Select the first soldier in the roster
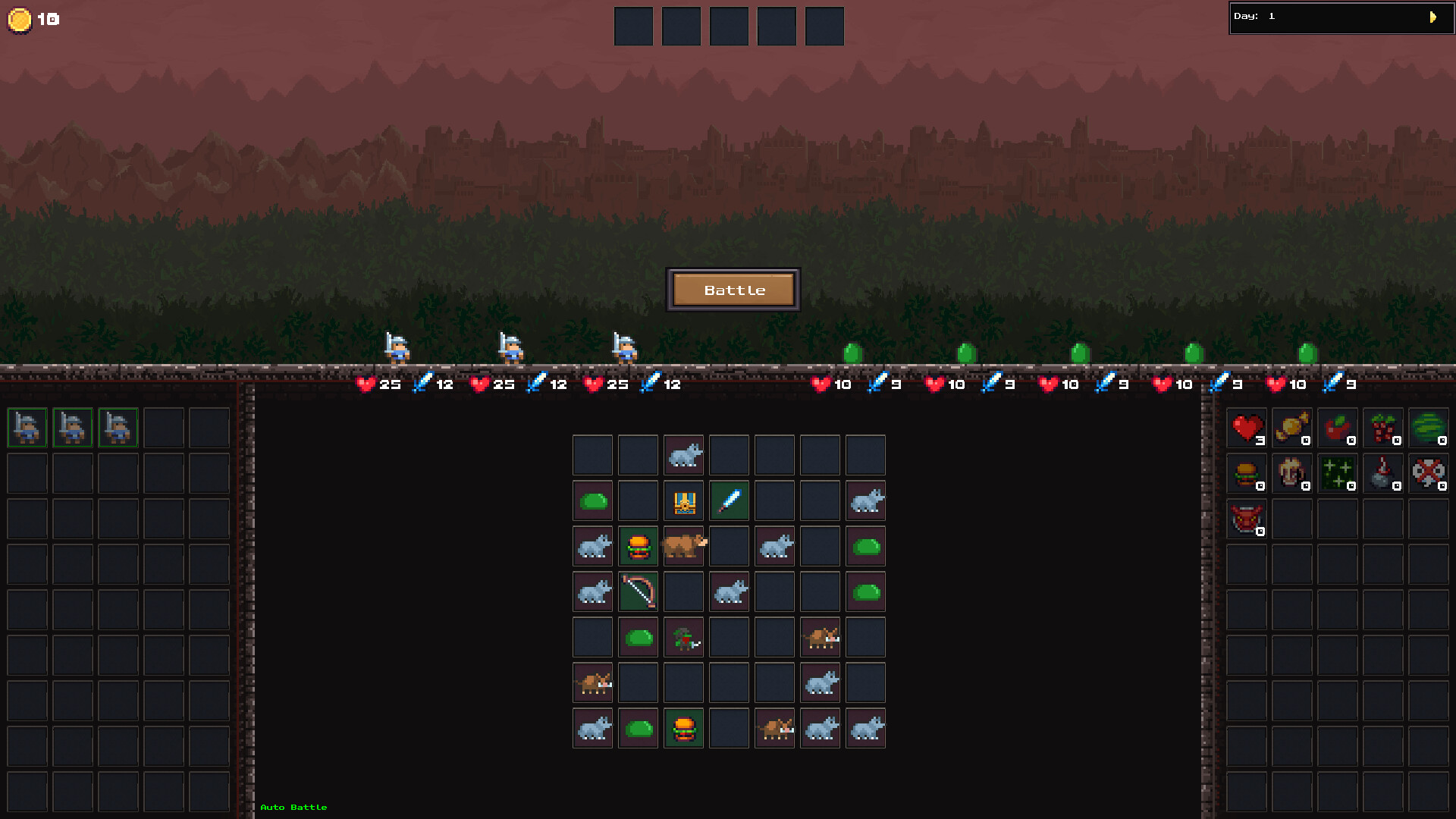Screen dimensions: 1456x819 tap(27, 427)
